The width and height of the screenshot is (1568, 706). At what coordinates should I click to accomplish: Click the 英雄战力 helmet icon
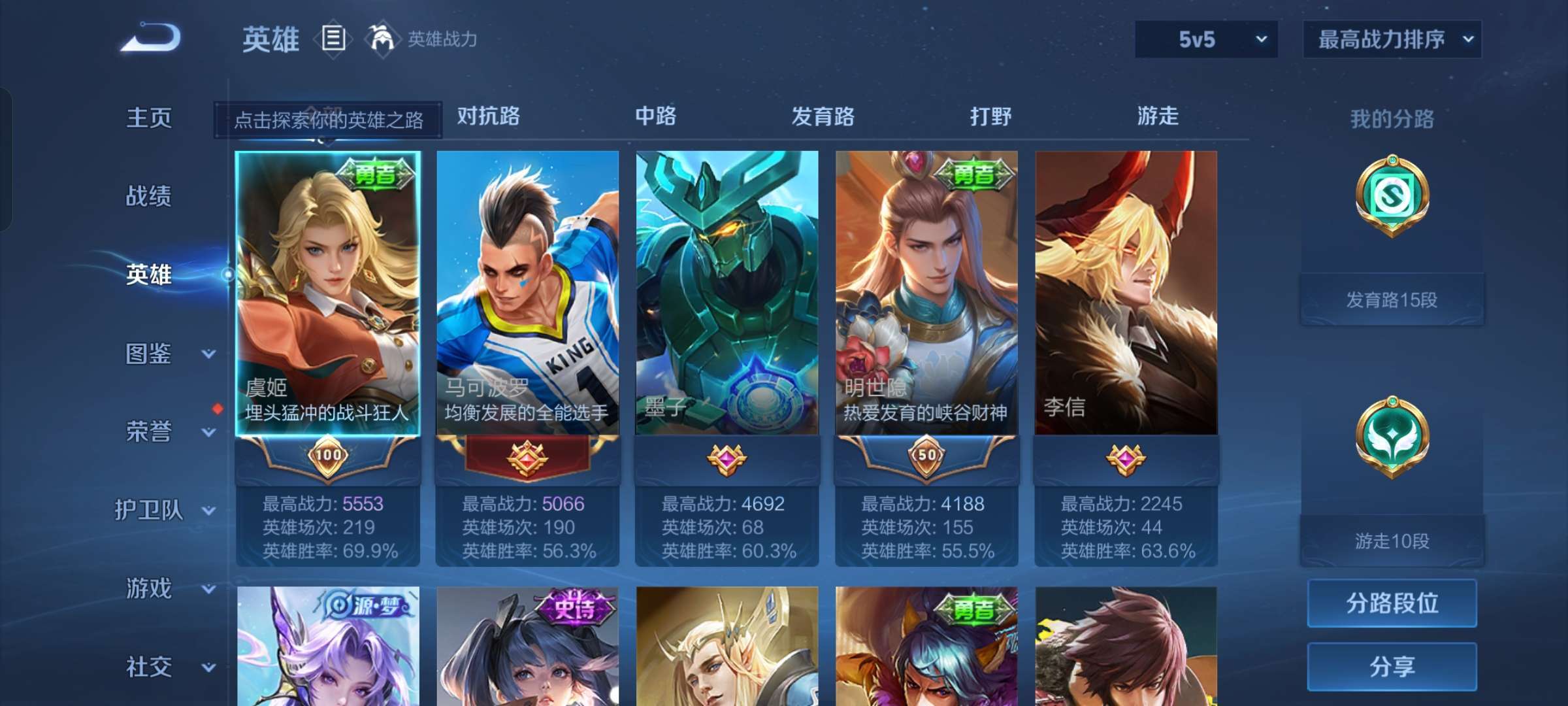383,37
